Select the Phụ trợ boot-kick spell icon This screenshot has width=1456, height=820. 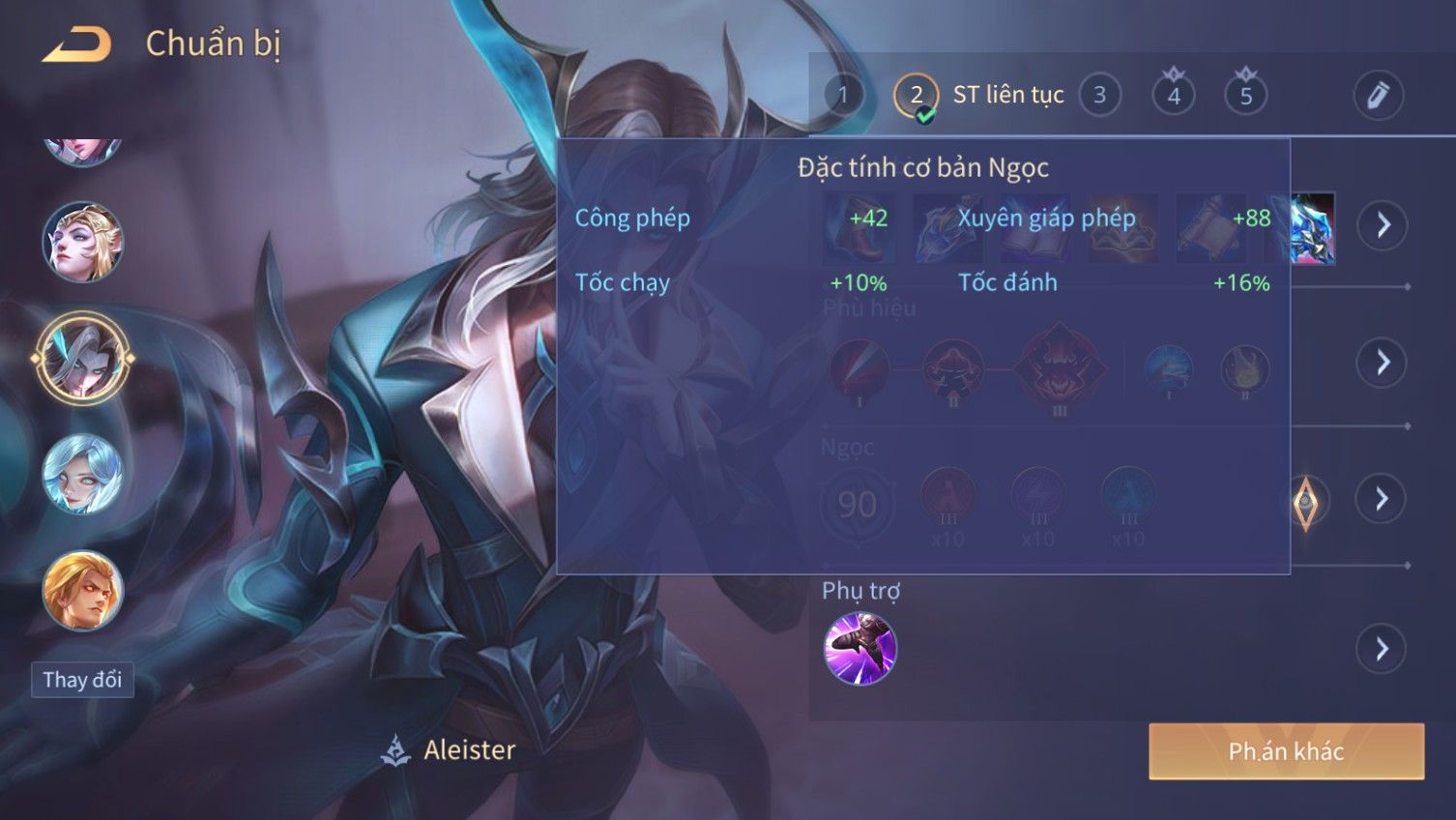[x=859, y=649]
